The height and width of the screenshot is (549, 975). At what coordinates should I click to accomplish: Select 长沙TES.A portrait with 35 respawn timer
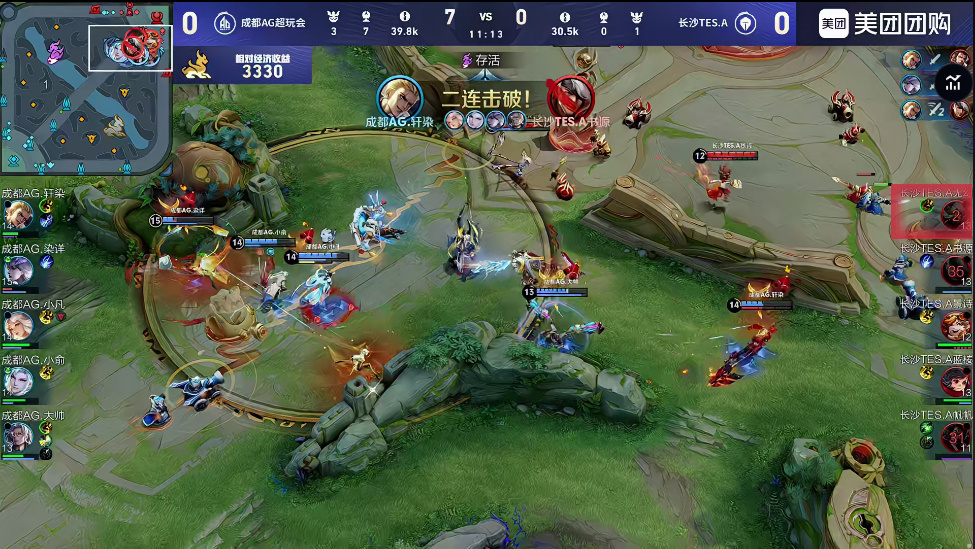954,270
